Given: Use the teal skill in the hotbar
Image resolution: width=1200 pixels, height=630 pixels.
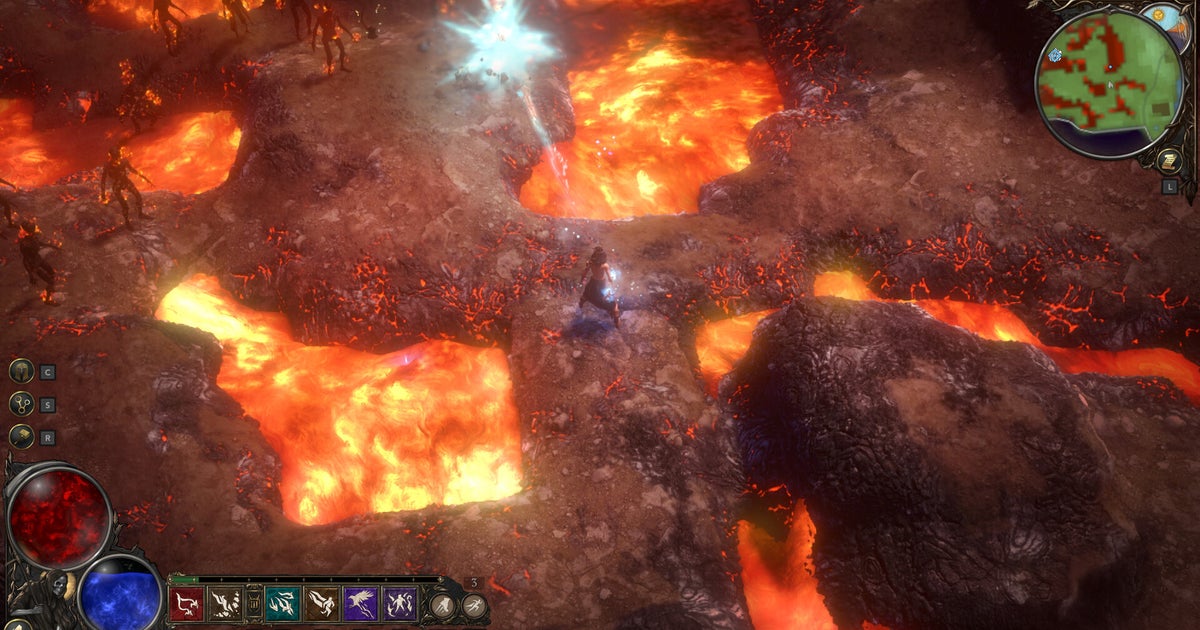Looking at the screenshot, I should (283, 604).
